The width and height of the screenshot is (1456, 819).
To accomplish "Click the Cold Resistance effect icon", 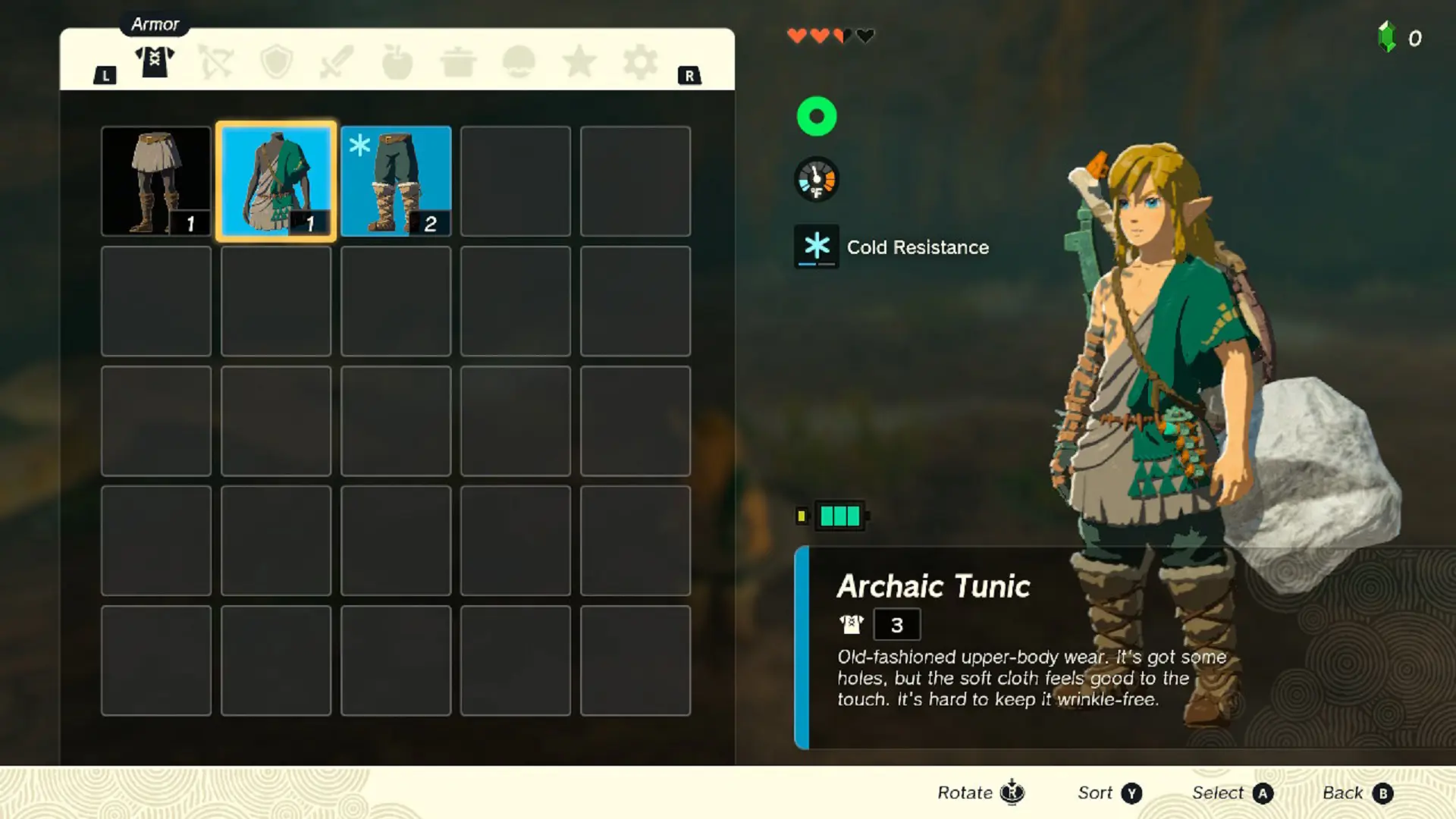I will (x=816, y=246).
